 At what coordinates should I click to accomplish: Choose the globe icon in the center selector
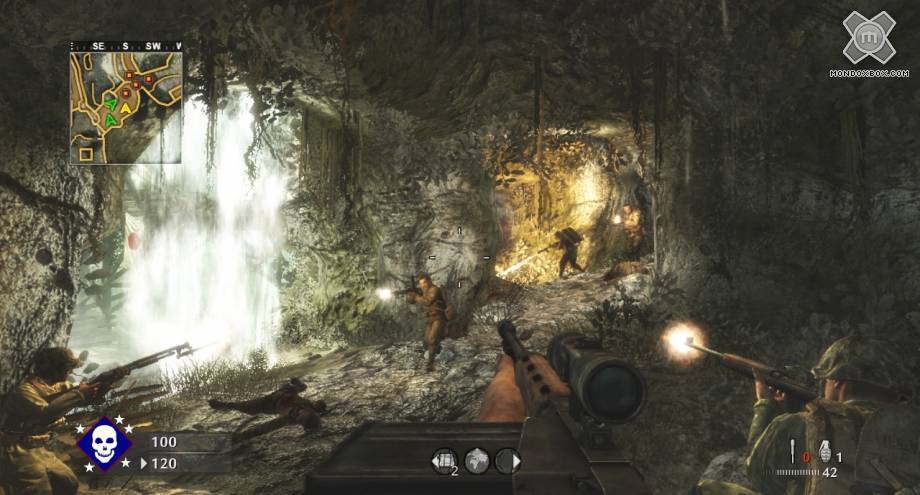coord(477,460)
